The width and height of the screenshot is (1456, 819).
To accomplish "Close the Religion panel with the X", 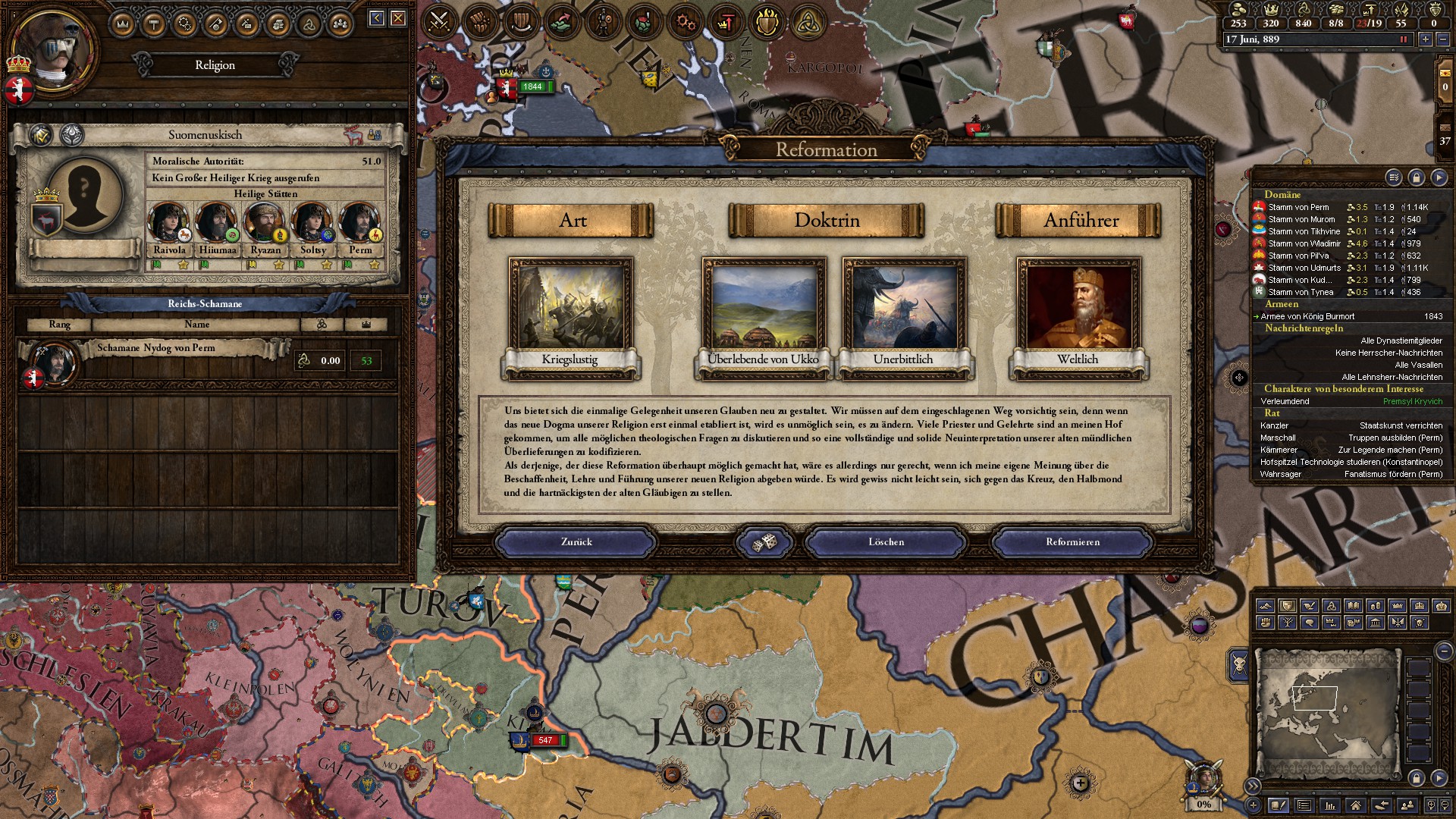I will pyautogui.click(x=398, y=18).
